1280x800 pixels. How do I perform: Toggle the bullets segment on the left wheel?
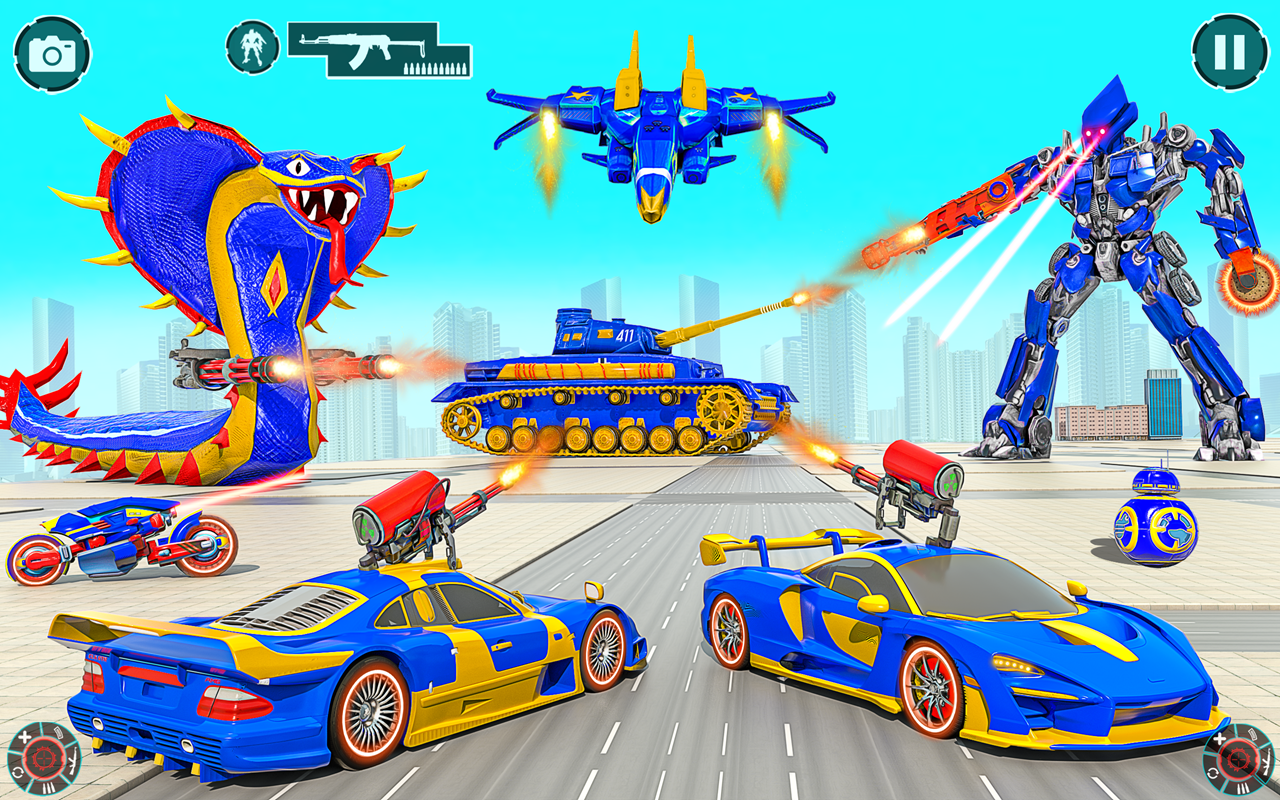(49, 786)
